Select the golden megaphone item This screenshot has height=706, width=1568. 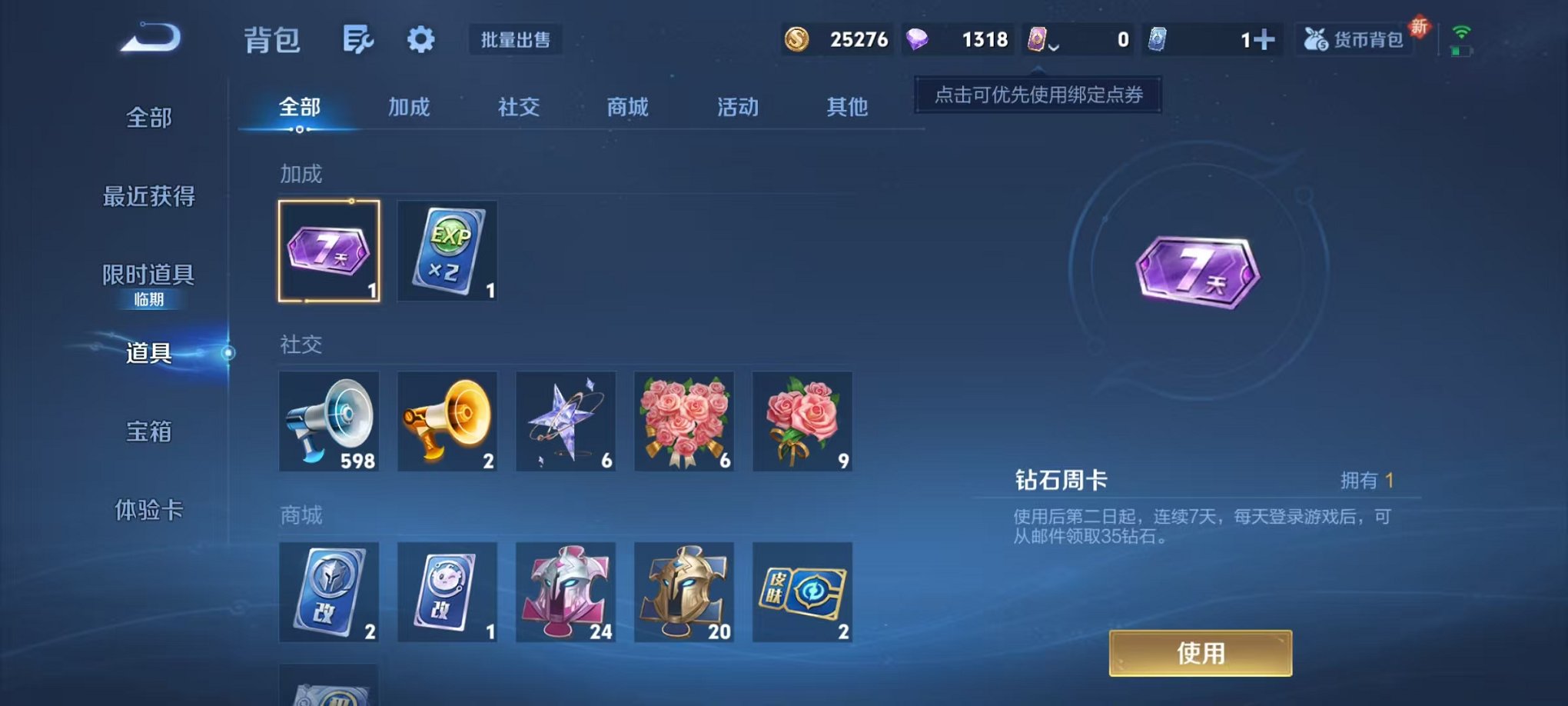(x=447, y=421)
